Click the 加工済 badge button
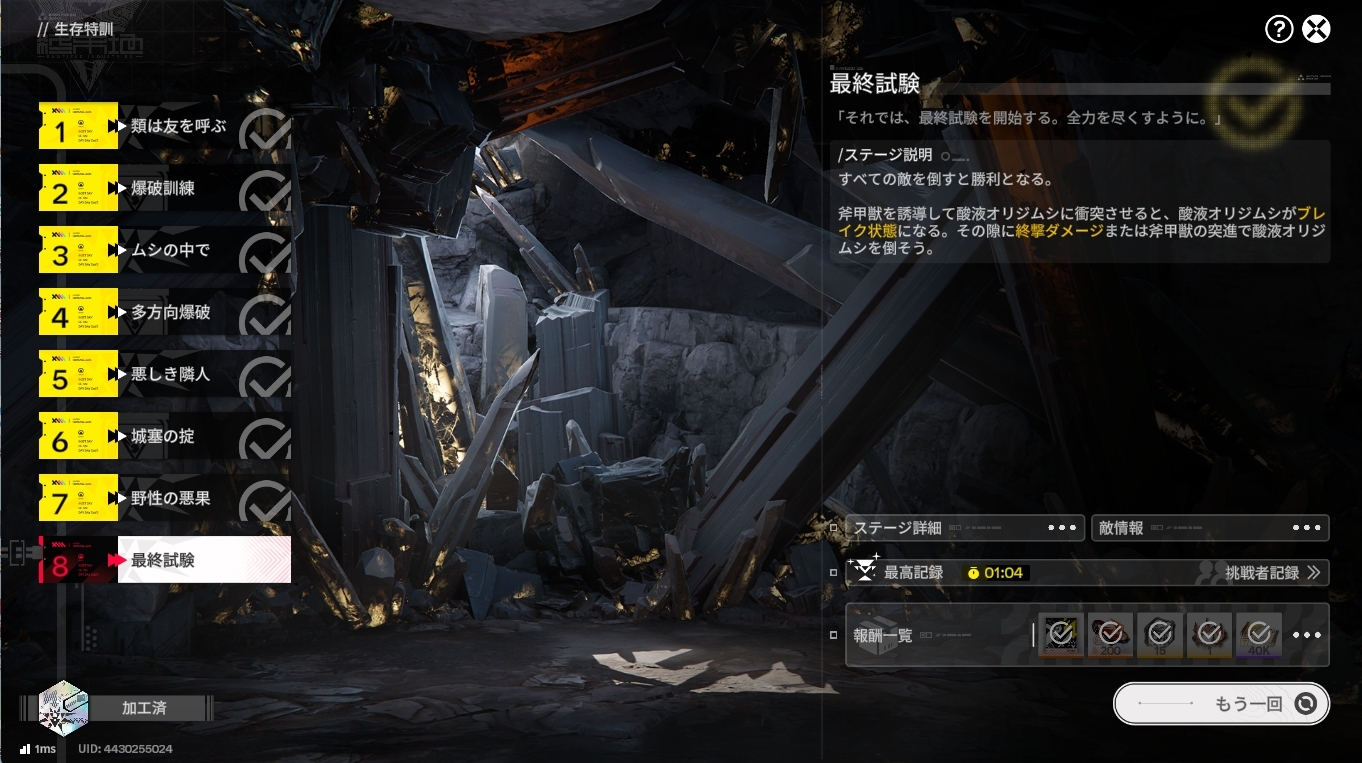This screenshot has height=763, width=1362. point(144,708)
